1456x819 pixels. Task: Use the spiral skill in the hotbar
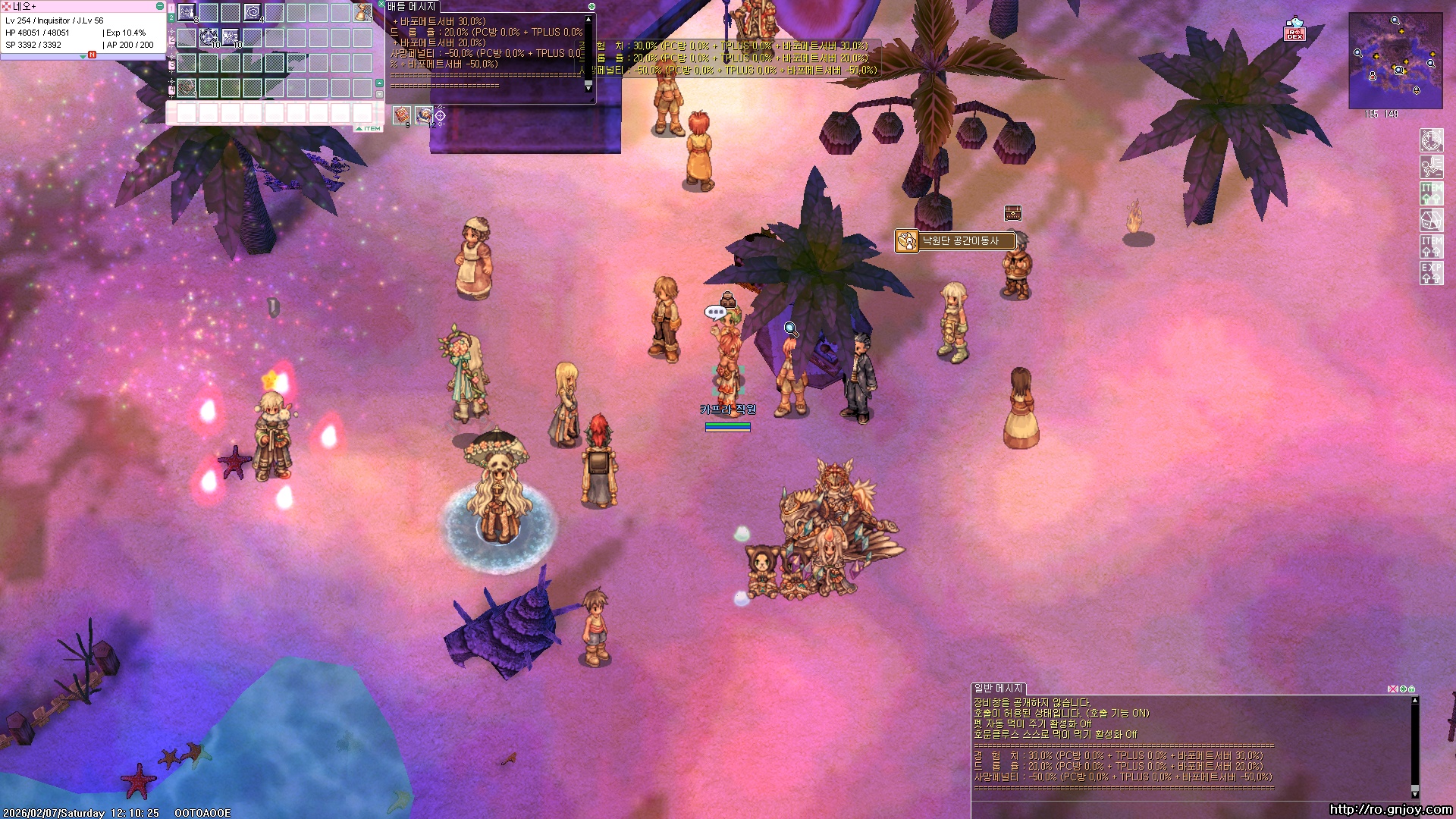(253, 12)
